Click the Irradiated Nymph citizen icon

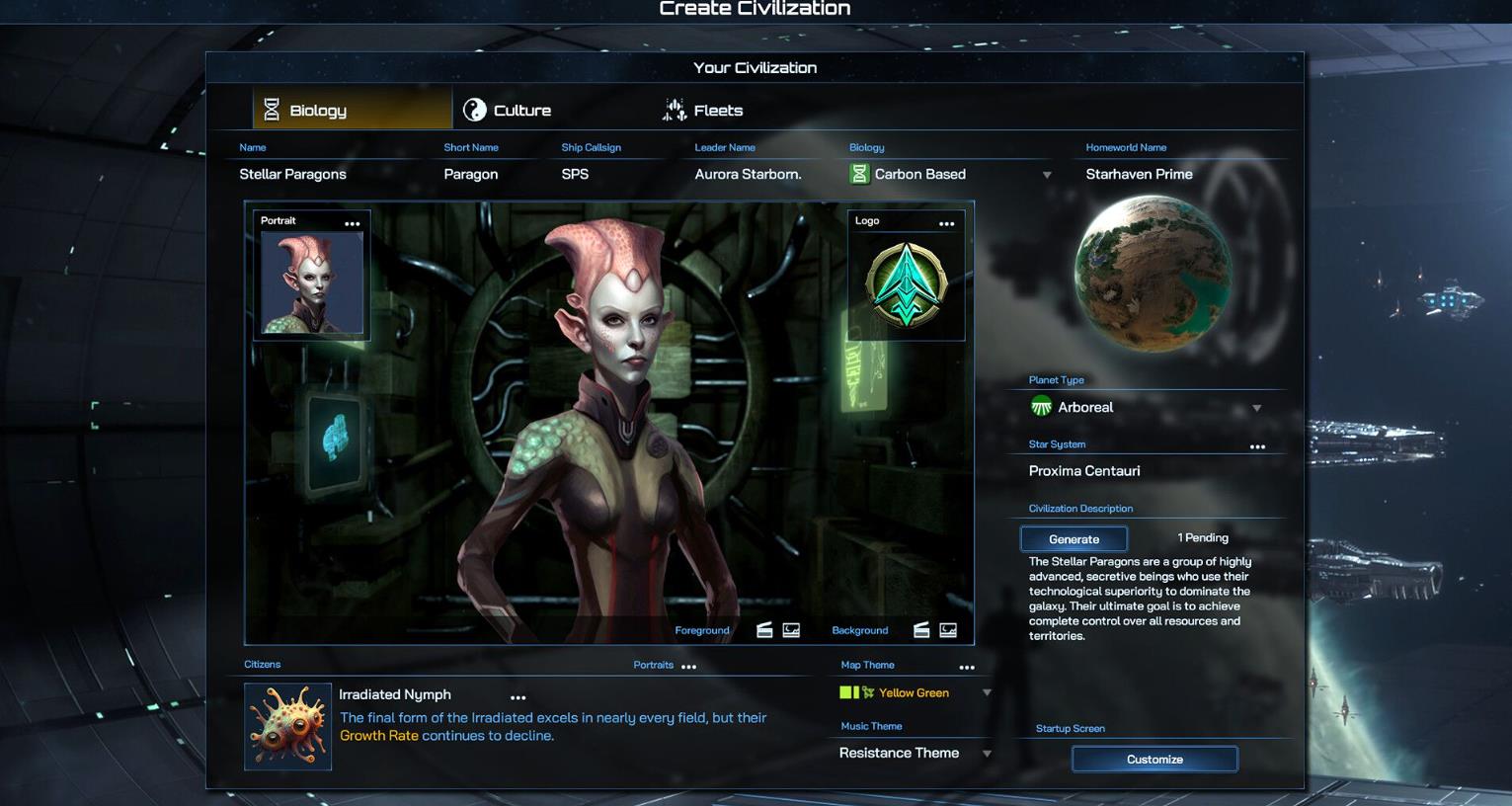(x=287, y=726)
